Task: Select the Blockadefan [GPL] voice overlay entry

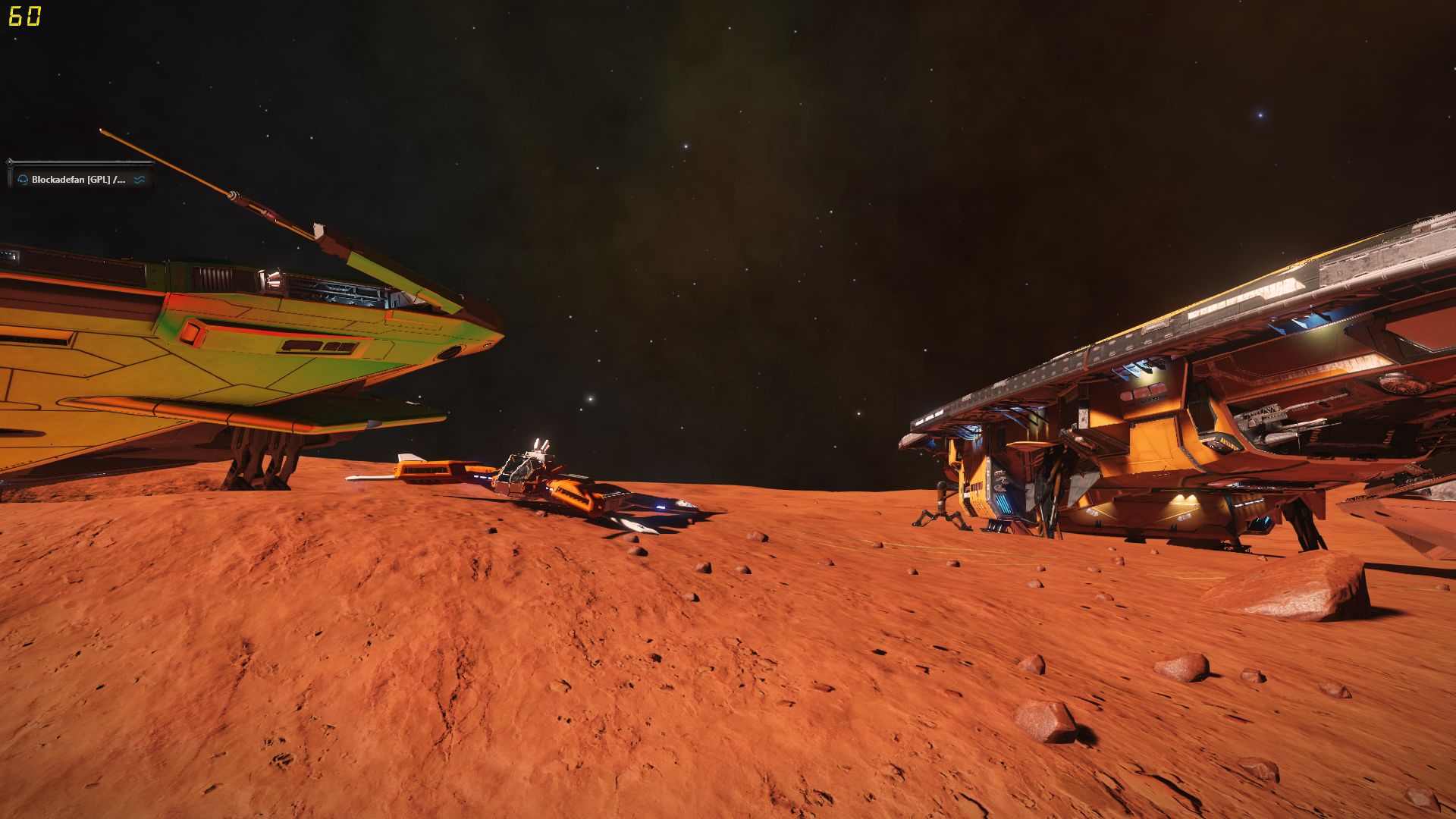Action: click(x=79, y=180)
